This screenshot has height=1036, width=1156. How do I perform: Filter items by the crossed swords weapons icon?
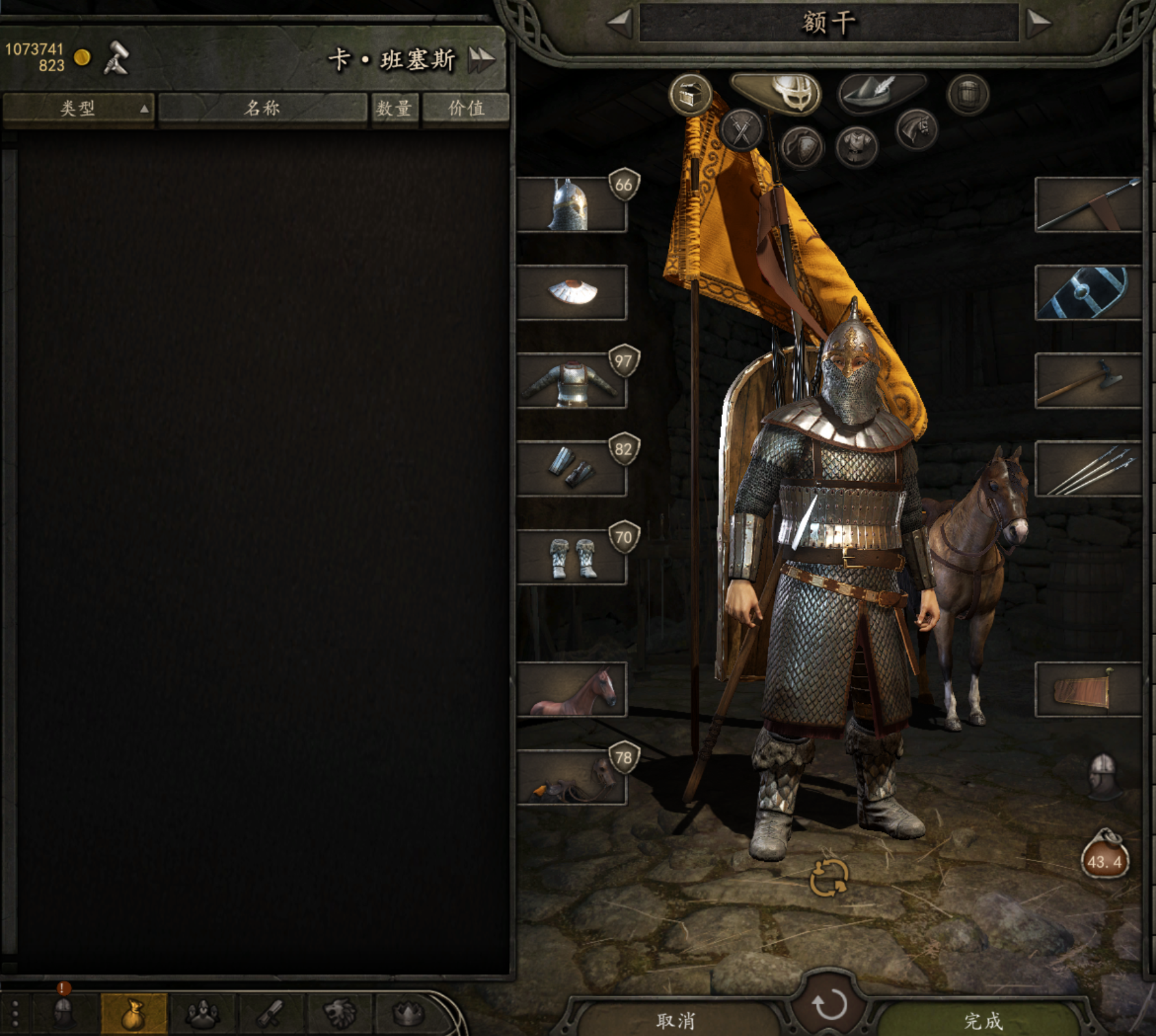(742, 129)
